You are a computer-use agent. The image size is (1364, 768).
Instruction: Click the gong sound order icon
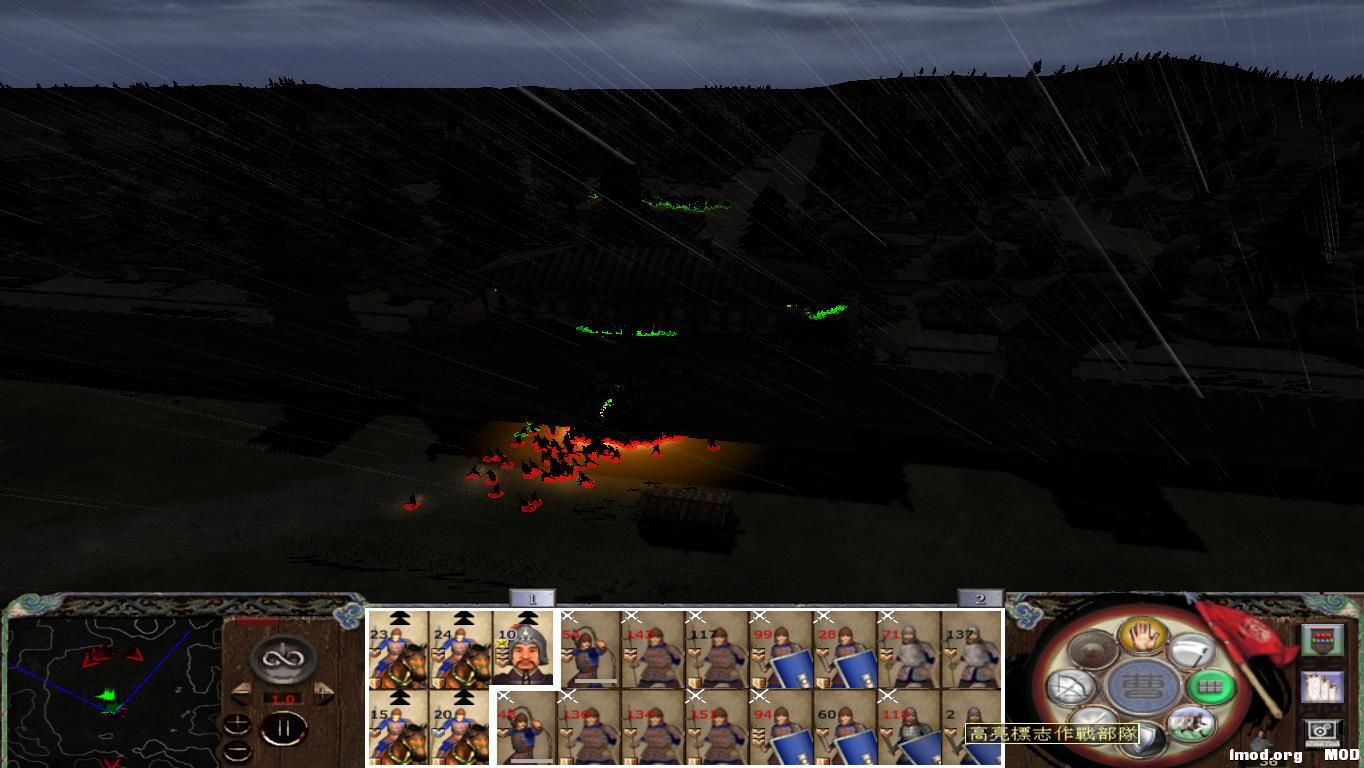[1092, 648]
